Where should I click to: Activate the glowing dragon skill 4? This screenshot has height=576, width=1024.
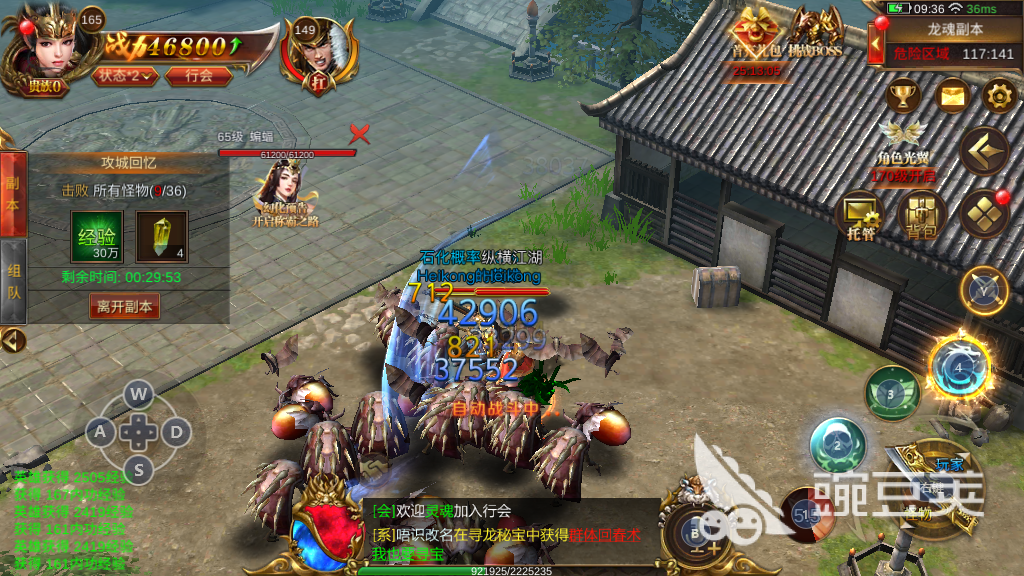(x=958, y=367)
